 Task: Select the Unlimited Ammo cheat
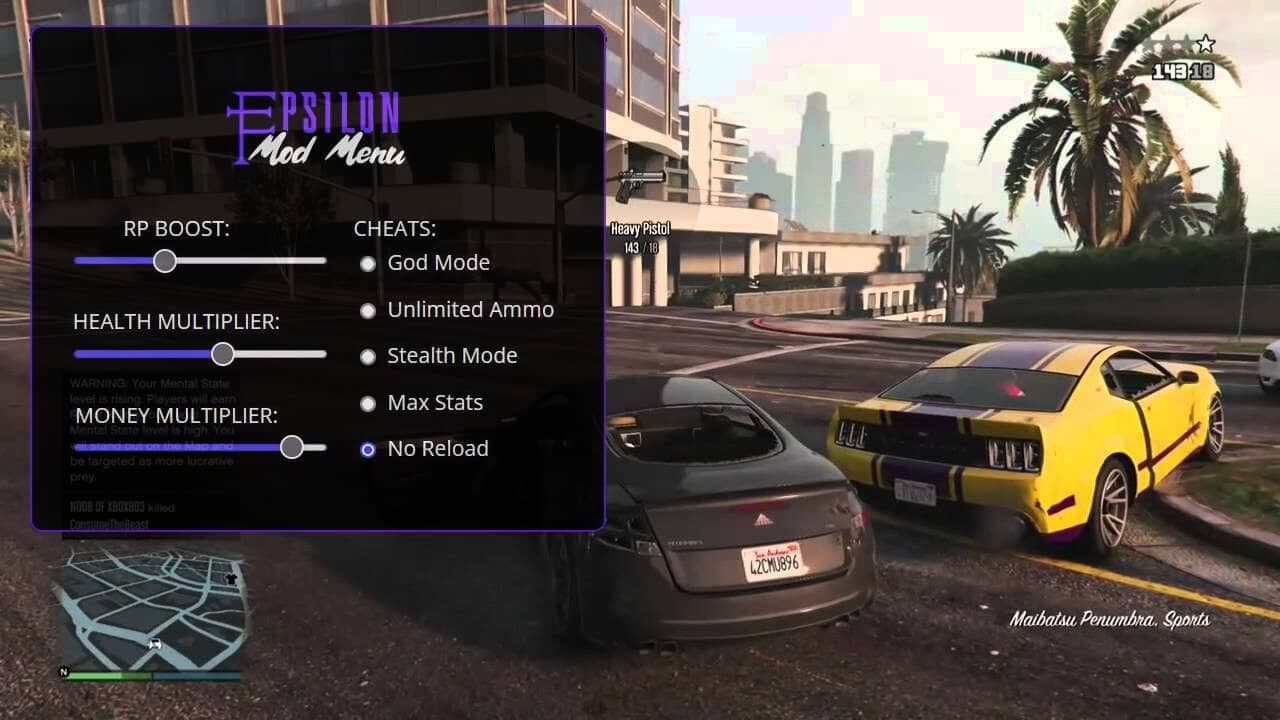point(368,310)
